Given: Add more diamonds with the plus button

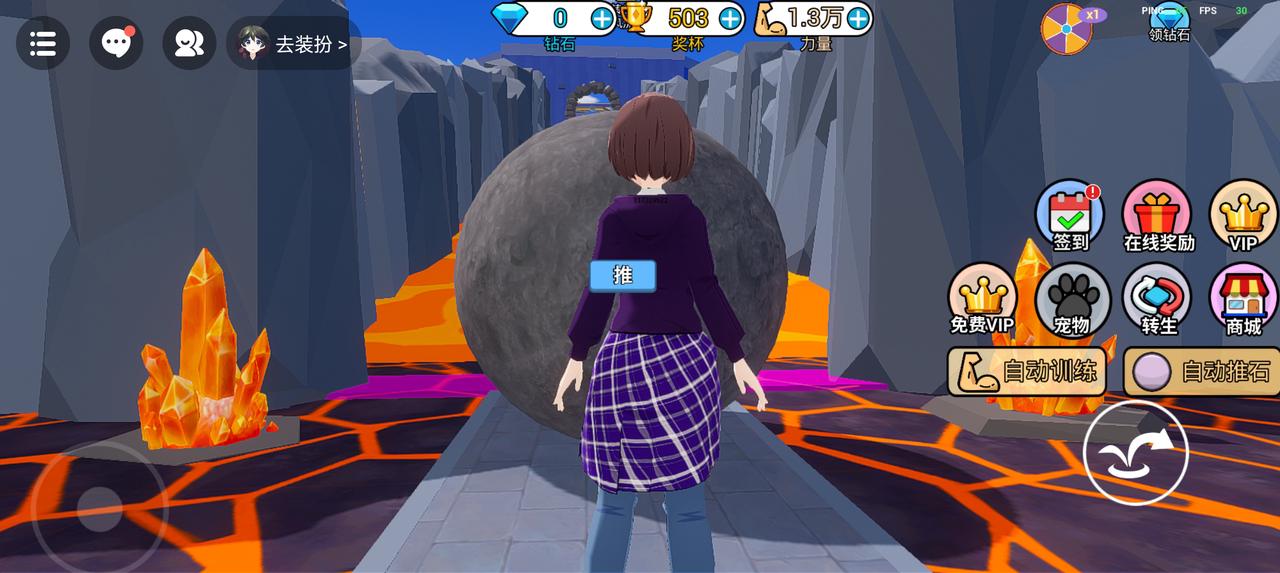Looking at the screenshot, I should pyautogui.click(x=602, y=18).
